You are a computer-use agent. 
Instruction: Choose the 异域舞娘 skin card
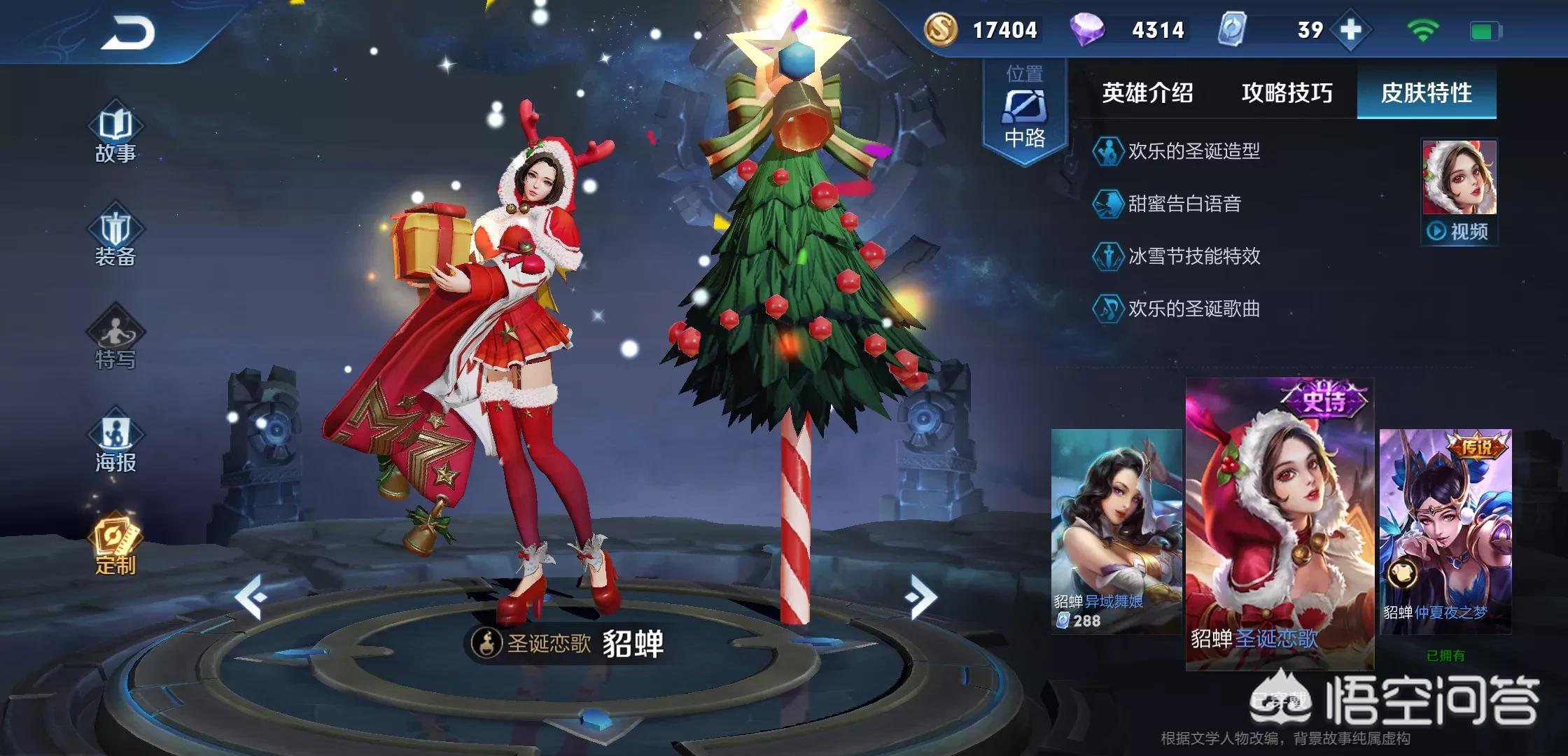click(x=1116, y=531)
